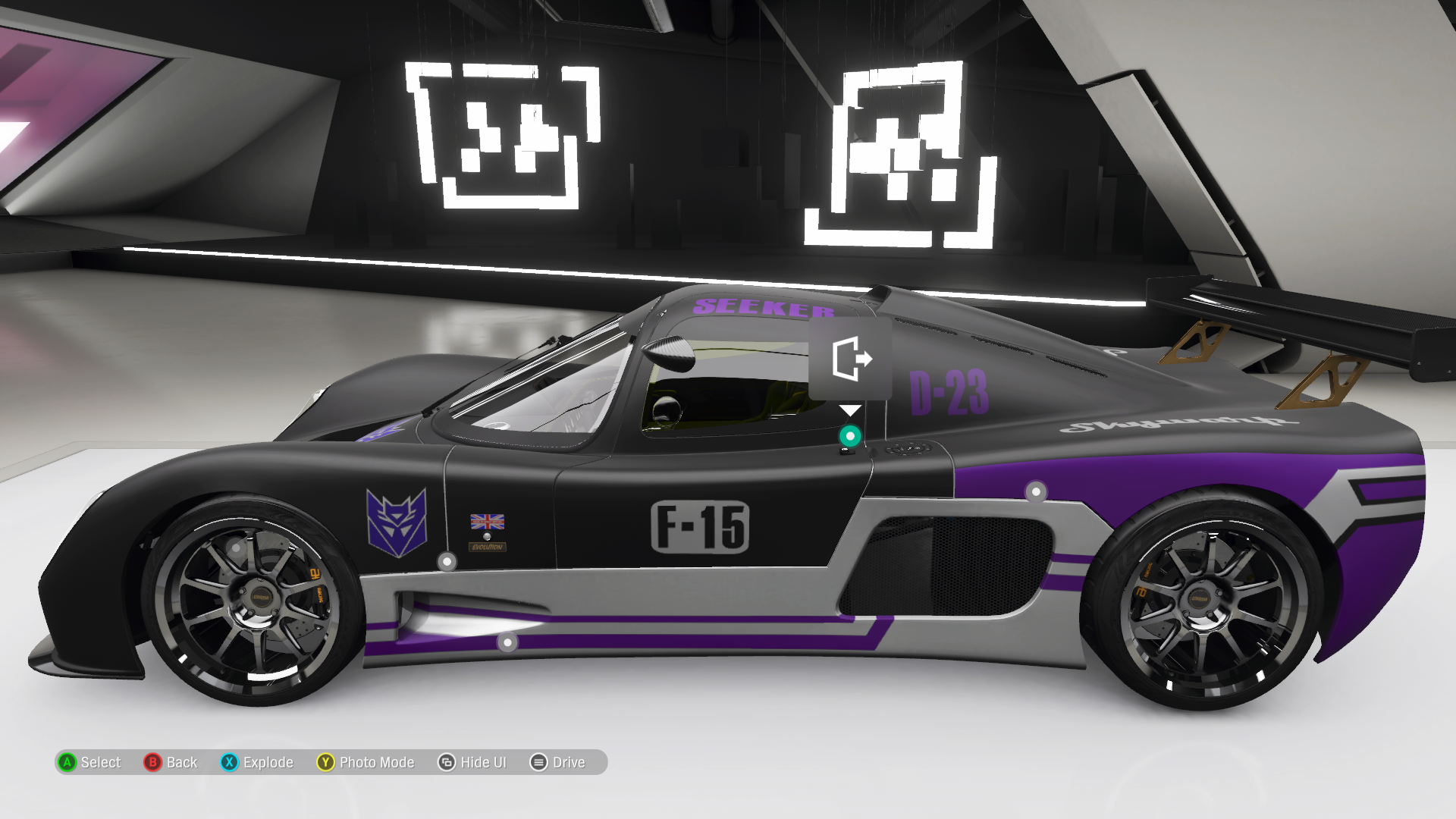
Task: Select the green highlighted door hotspot marker
Action: click(850, 436)
